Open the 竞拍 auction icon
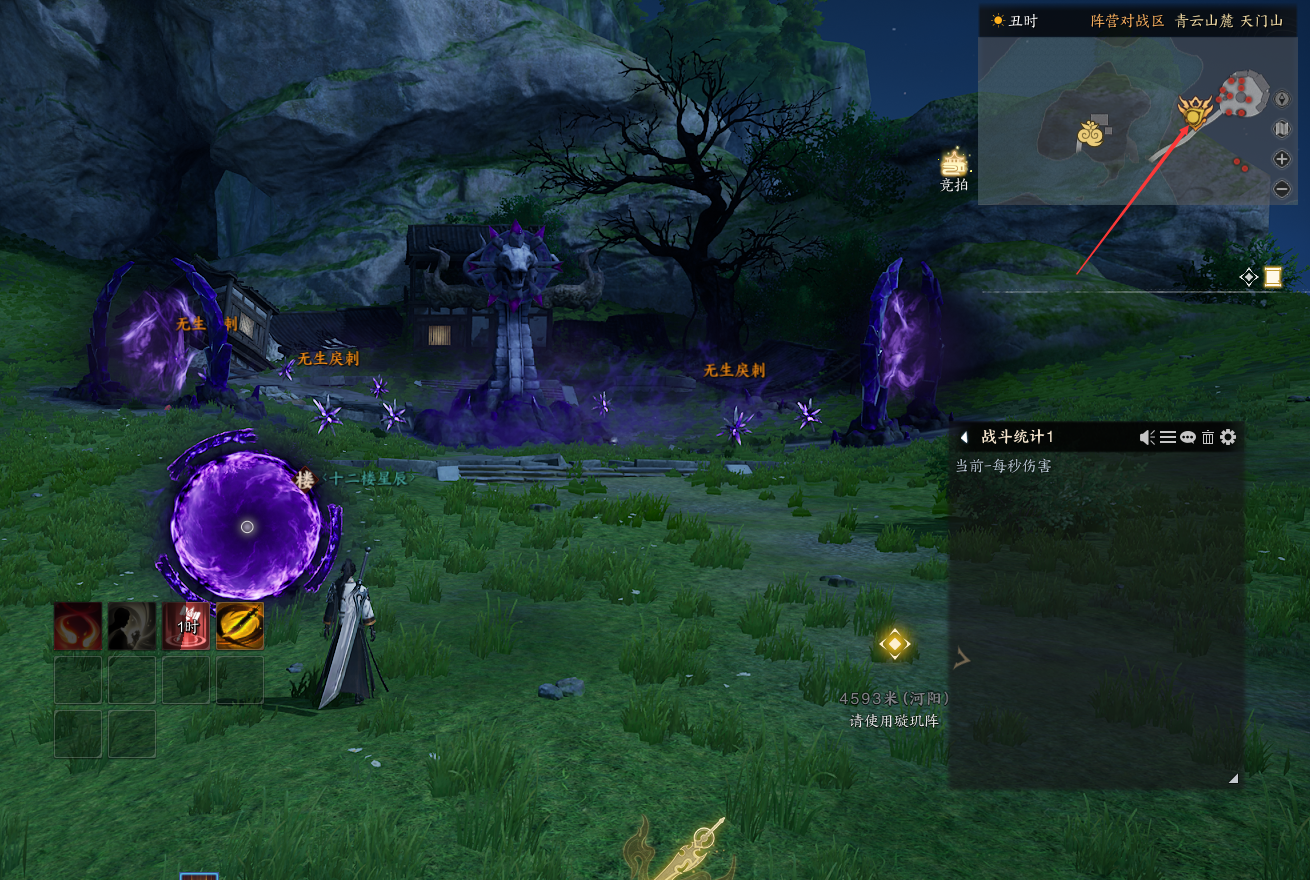This screenshot has height=880, width=1310. click(955, 163)
